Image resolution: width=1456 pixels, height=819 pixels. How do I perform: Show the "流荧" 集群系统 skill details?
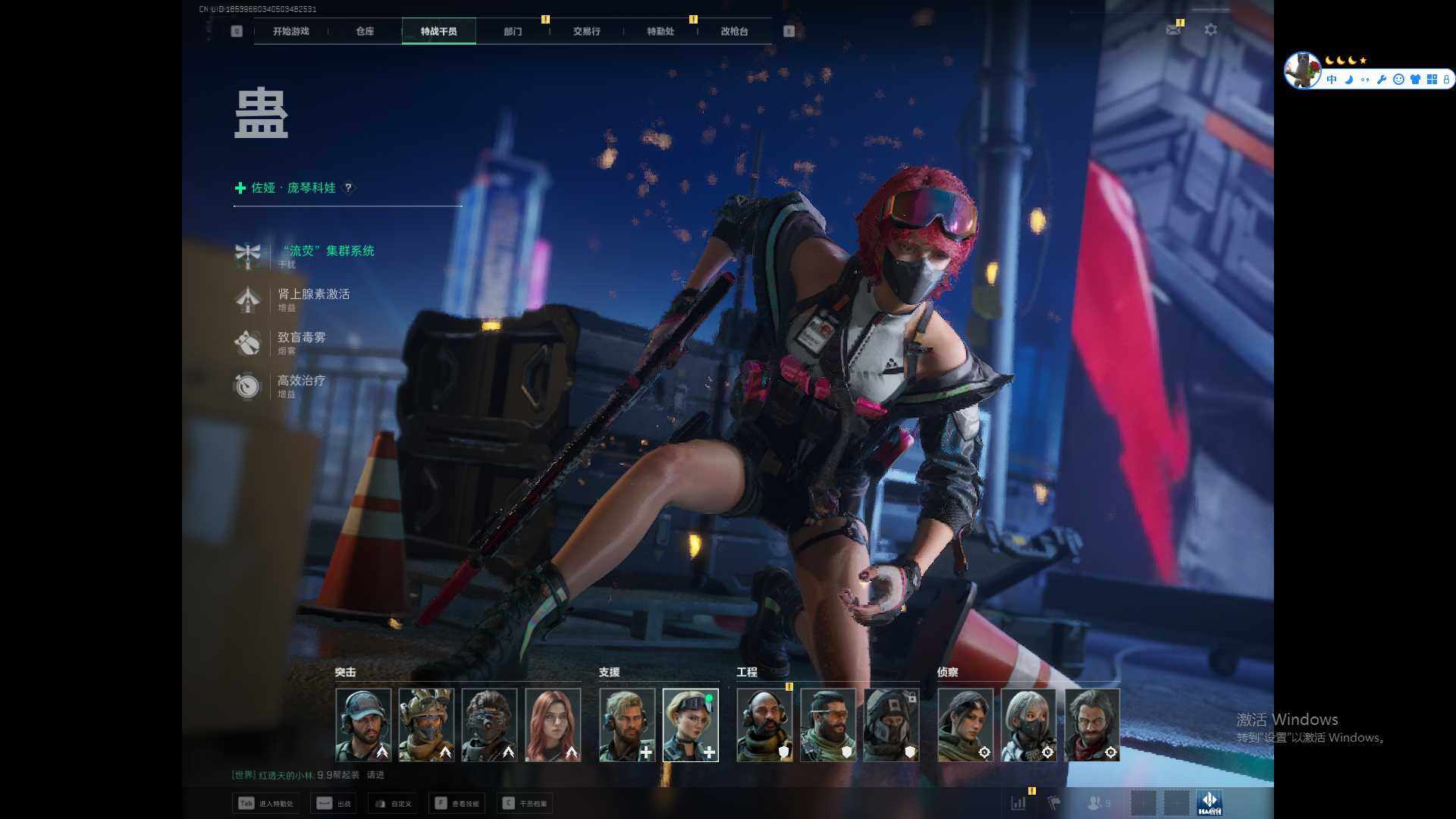pos(327,251)
